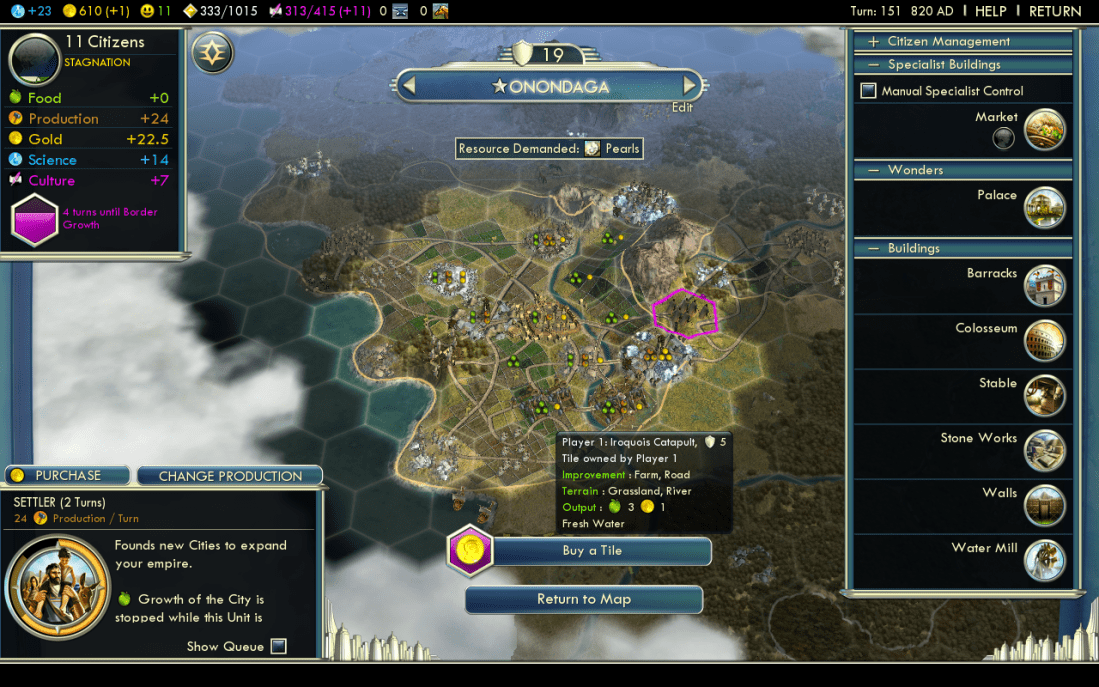1099x687 pixels.
Task: Select the Stone Works building icon
Action: [1045, 451]
